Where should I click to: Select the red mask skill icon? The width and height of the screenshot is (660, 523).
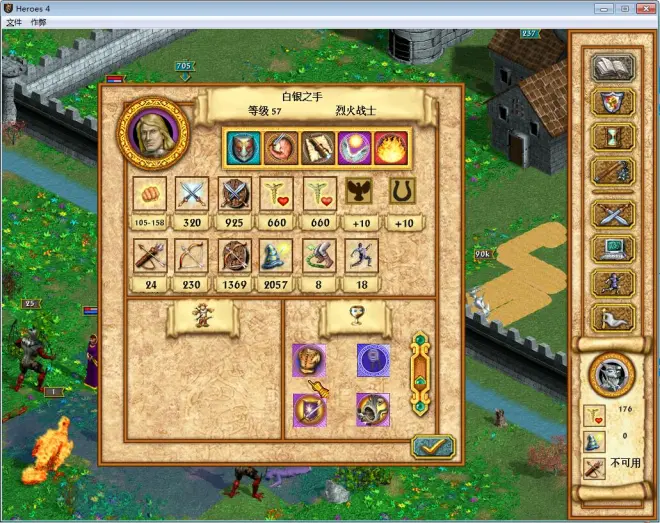tap(245, 147)
